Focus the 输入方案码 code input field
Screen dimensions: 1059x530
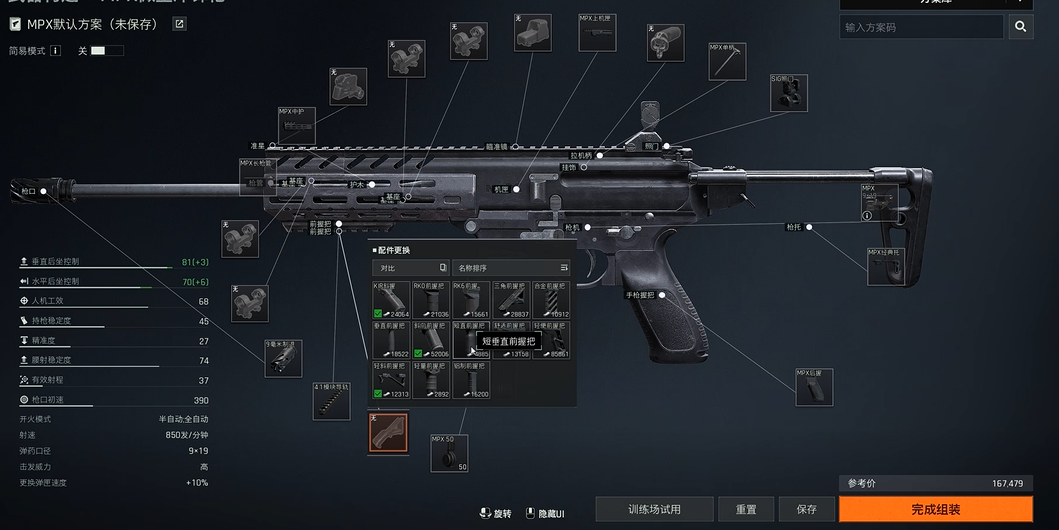[x=920, y=27]
